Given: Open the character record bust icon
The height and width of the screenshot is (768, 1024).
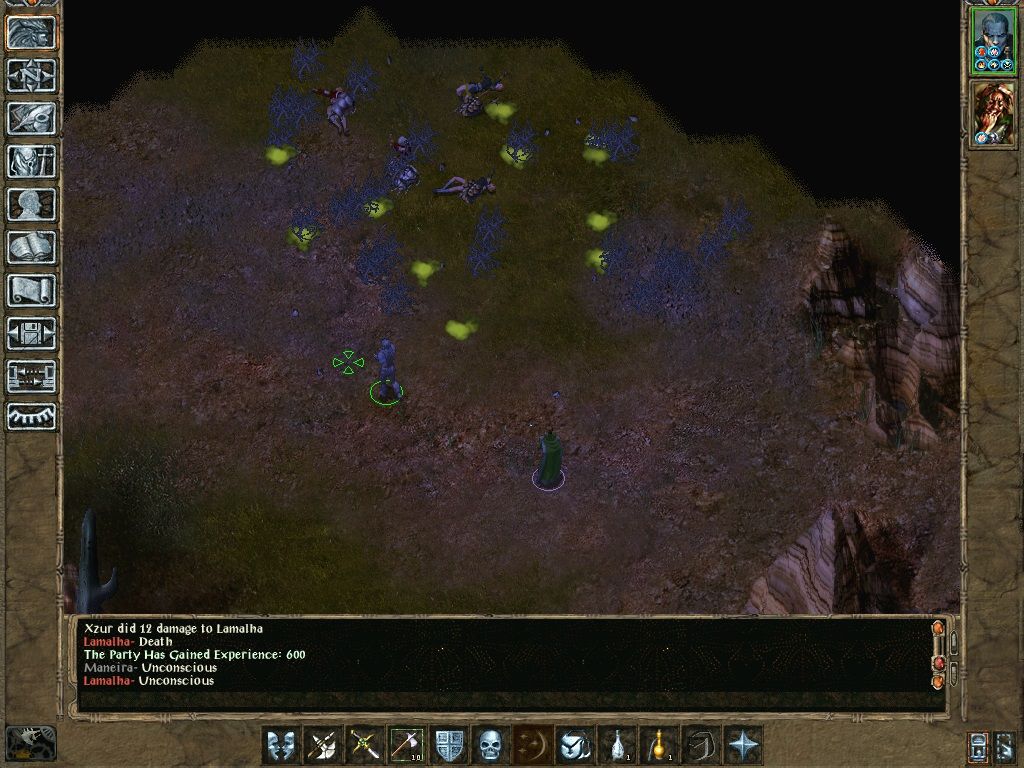Looking at the screenshot, I should pos(32,204).
